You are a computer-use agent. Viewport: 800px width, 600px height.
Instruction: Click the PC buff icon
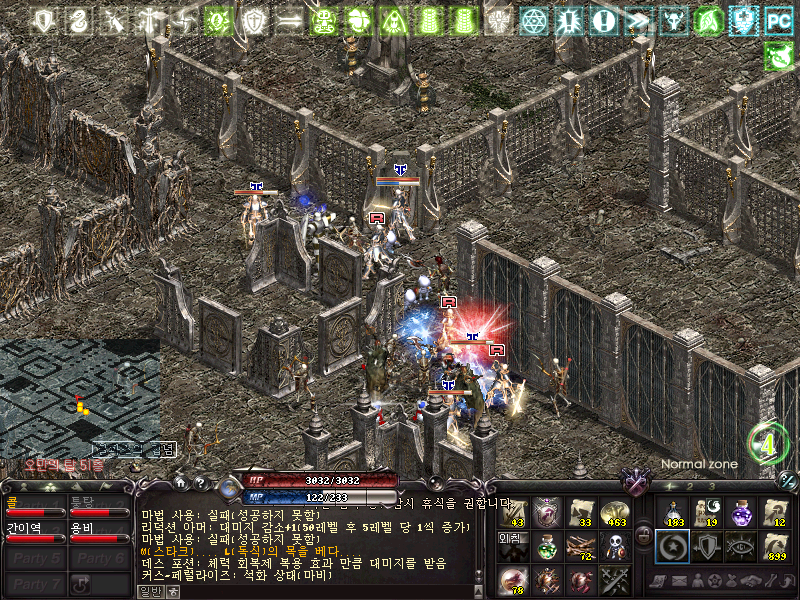tap(777, 20)
